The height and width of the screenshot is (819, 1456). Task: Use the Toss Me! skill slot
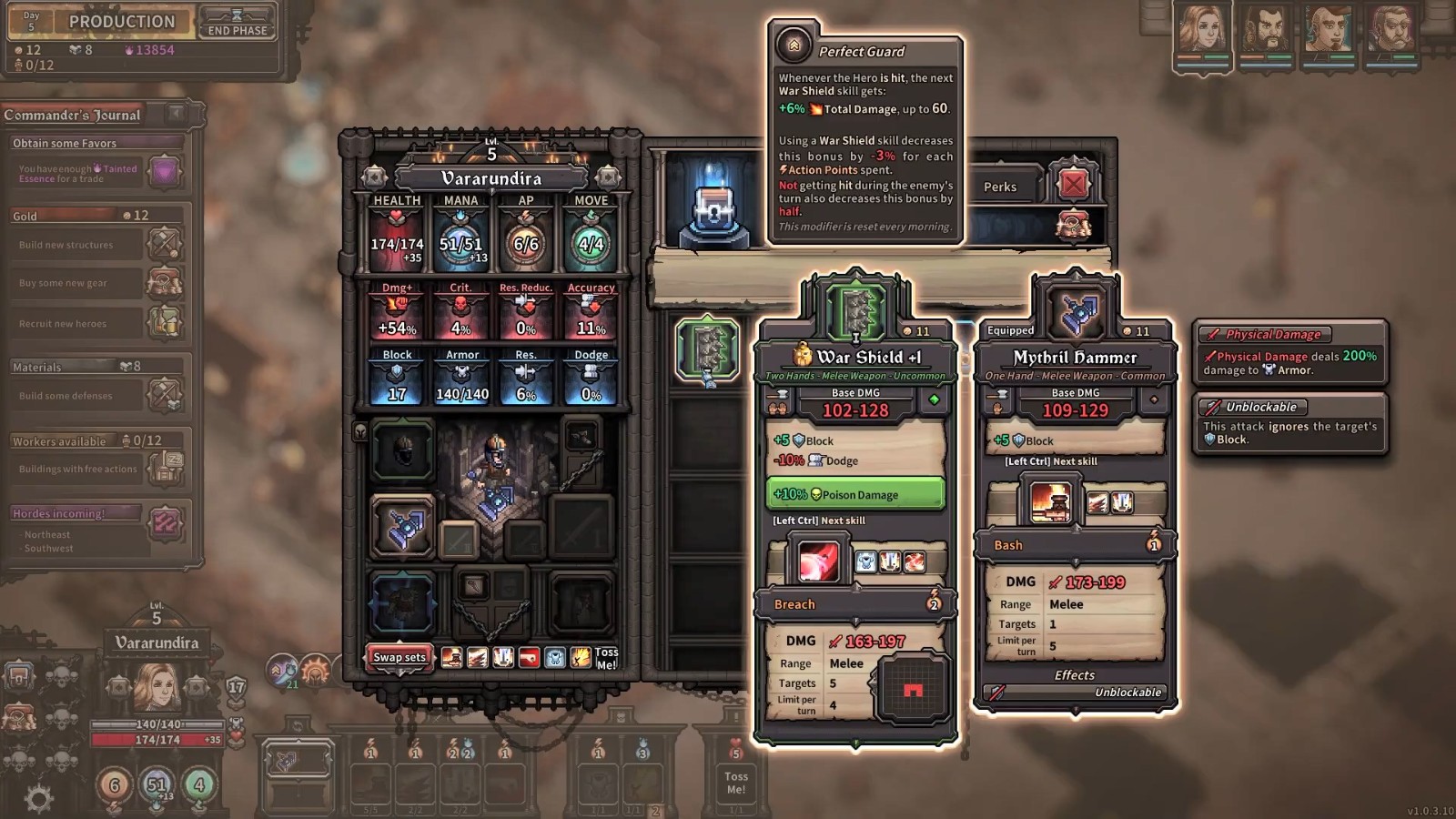[x=735, y=783]
